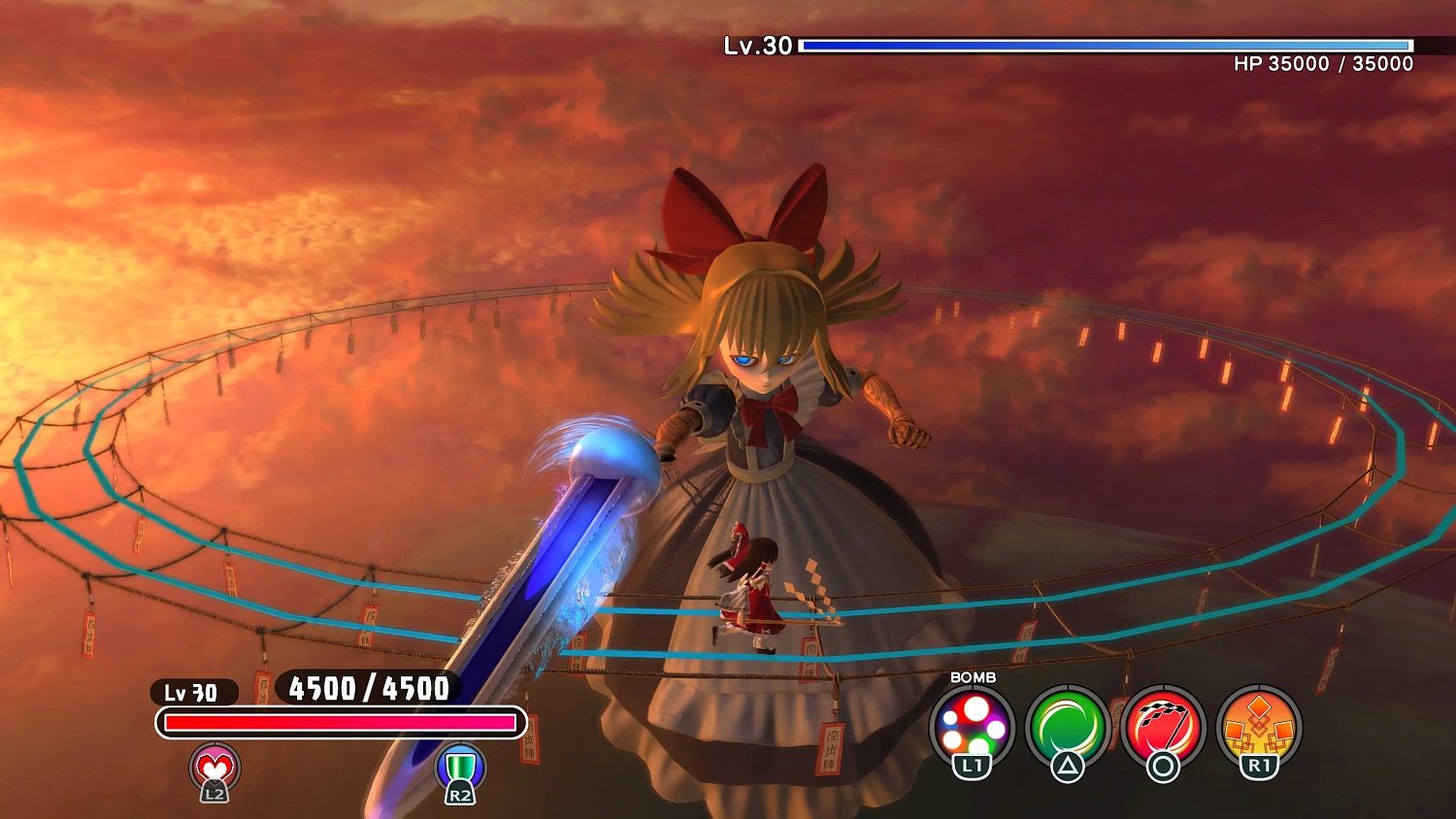Click the L2 button prompt badge
The image size is (1456, 819).
215,793
